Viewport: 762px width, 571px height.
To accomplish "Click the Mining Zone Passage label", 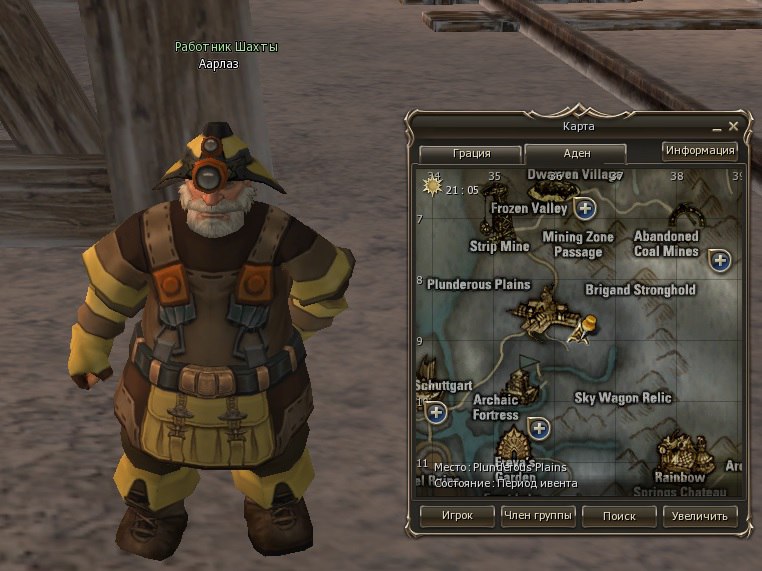I will coord(578,245).
